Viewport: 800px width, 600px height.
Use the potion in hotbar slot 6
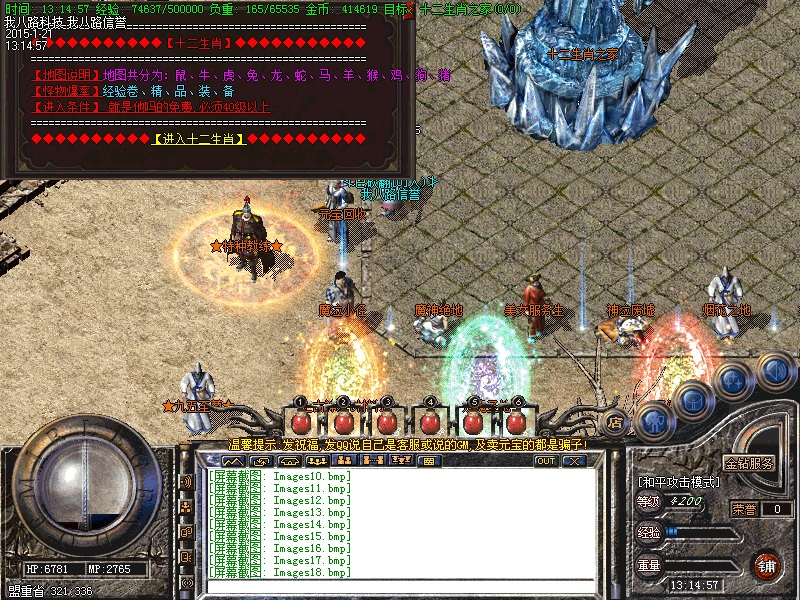(x=516, y=420)
